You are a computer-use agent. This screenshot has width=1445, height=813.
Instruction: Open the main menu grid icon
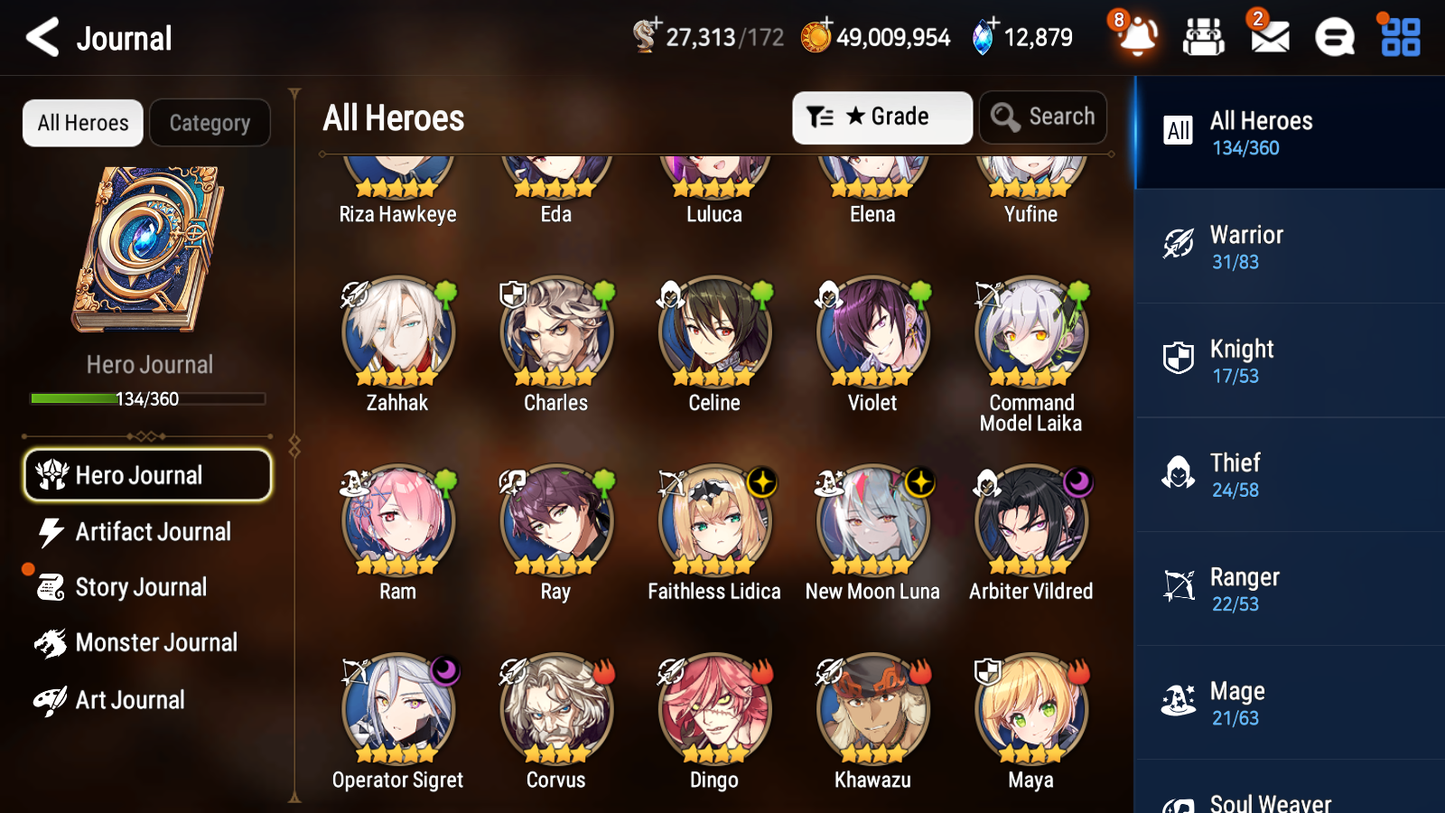(1399, 36)
